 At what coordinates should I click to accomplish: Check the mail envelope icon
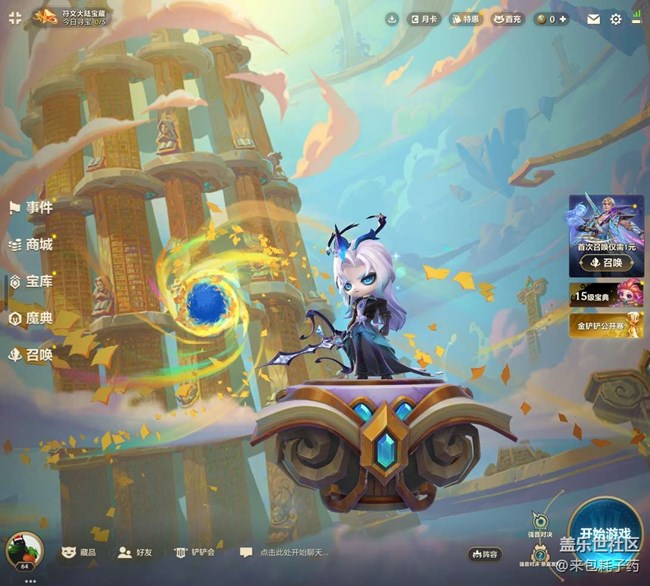[x=594, y=19]
